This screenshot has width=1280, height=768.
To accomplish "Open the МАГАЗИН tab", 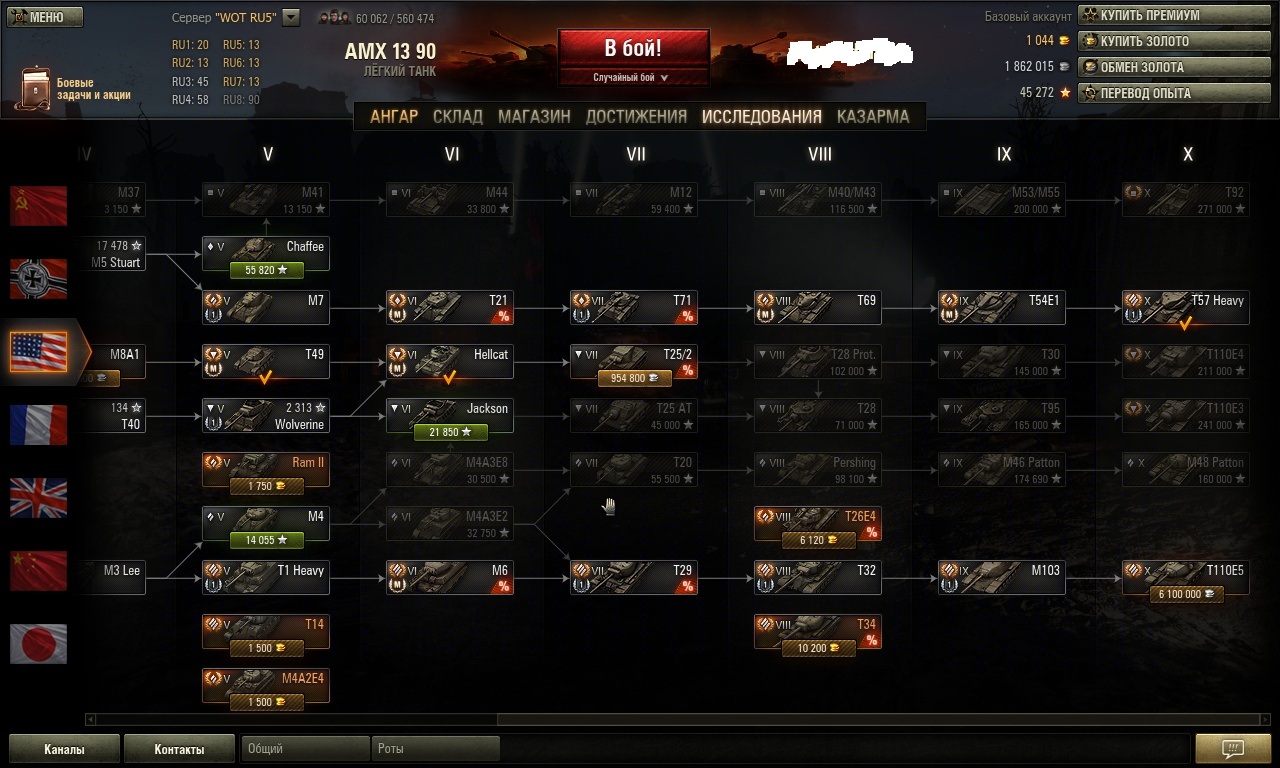I will 534,116.
